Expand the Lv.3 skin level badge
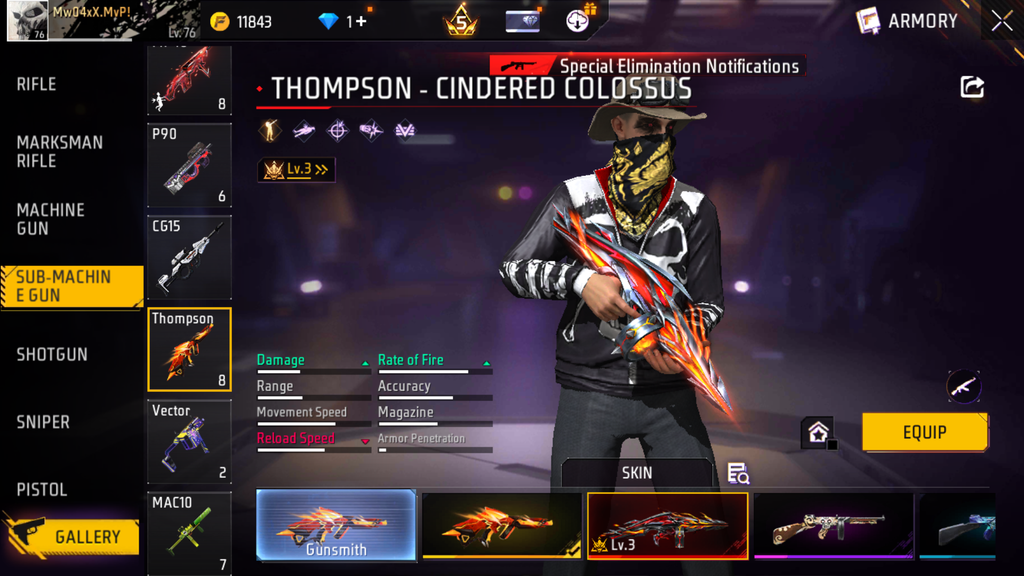 coord(296,170)
